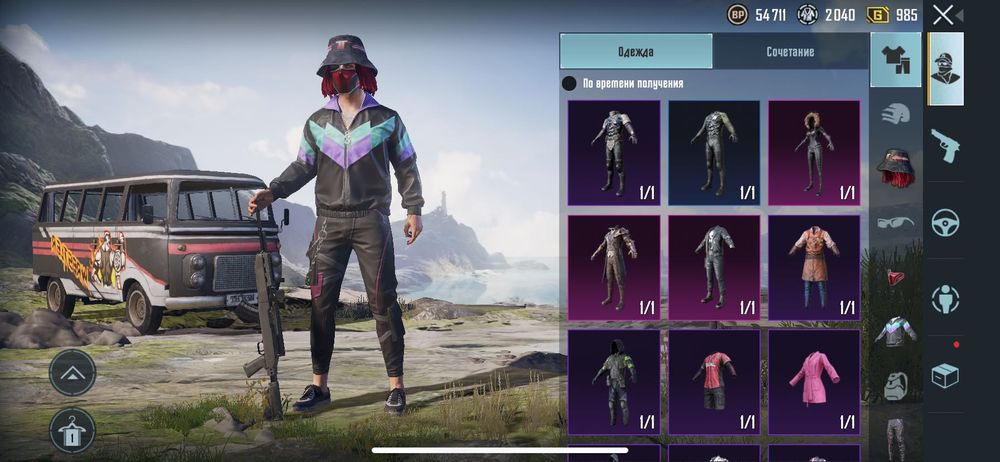Switch to the Одежда tab

[636, 51]
